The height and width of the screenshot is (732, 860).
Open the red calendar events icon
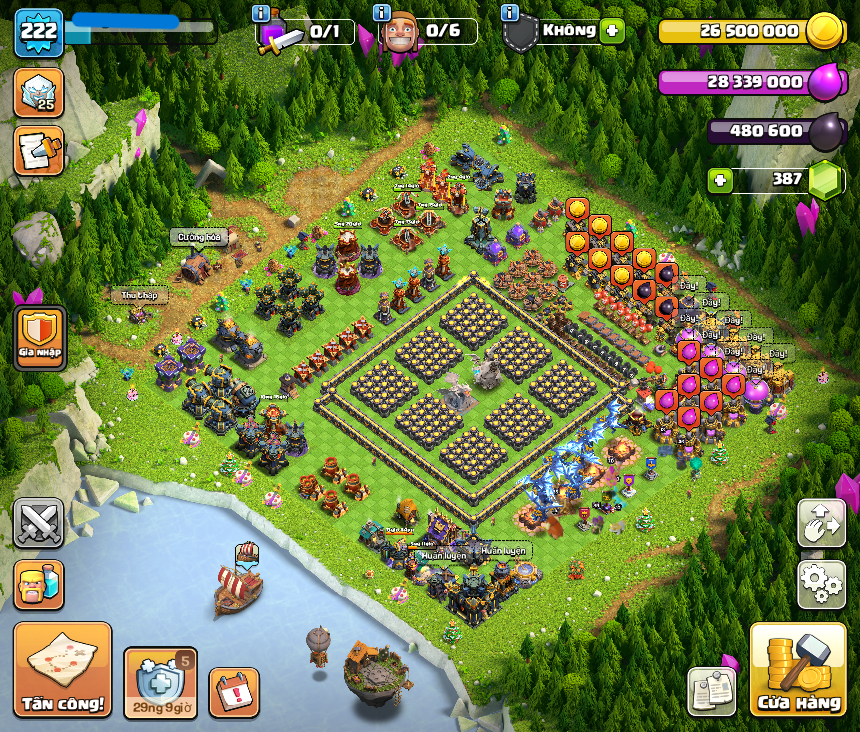pos(234,692)
